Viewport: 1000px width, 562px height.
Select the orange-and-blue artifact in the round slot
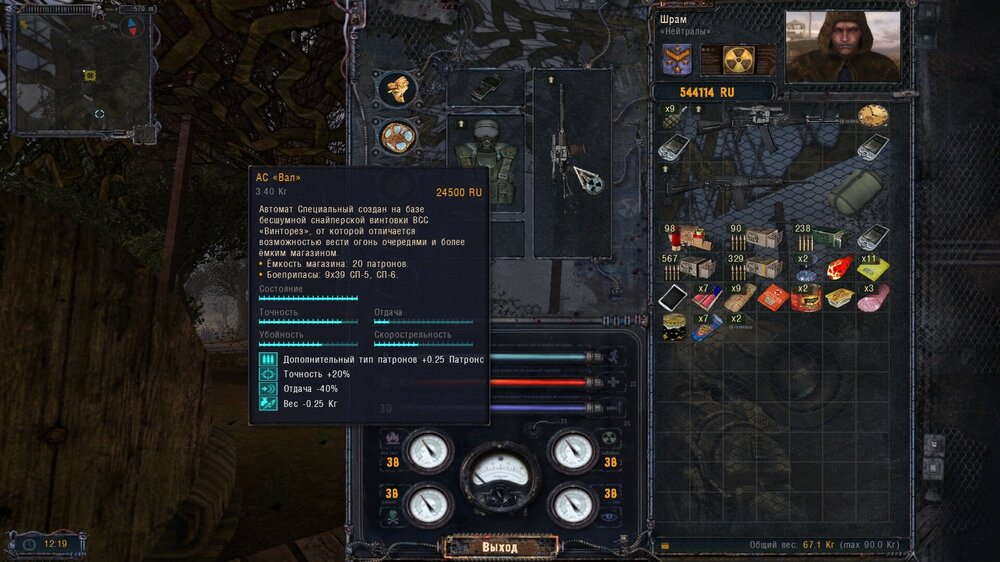(x=399, y=135)
